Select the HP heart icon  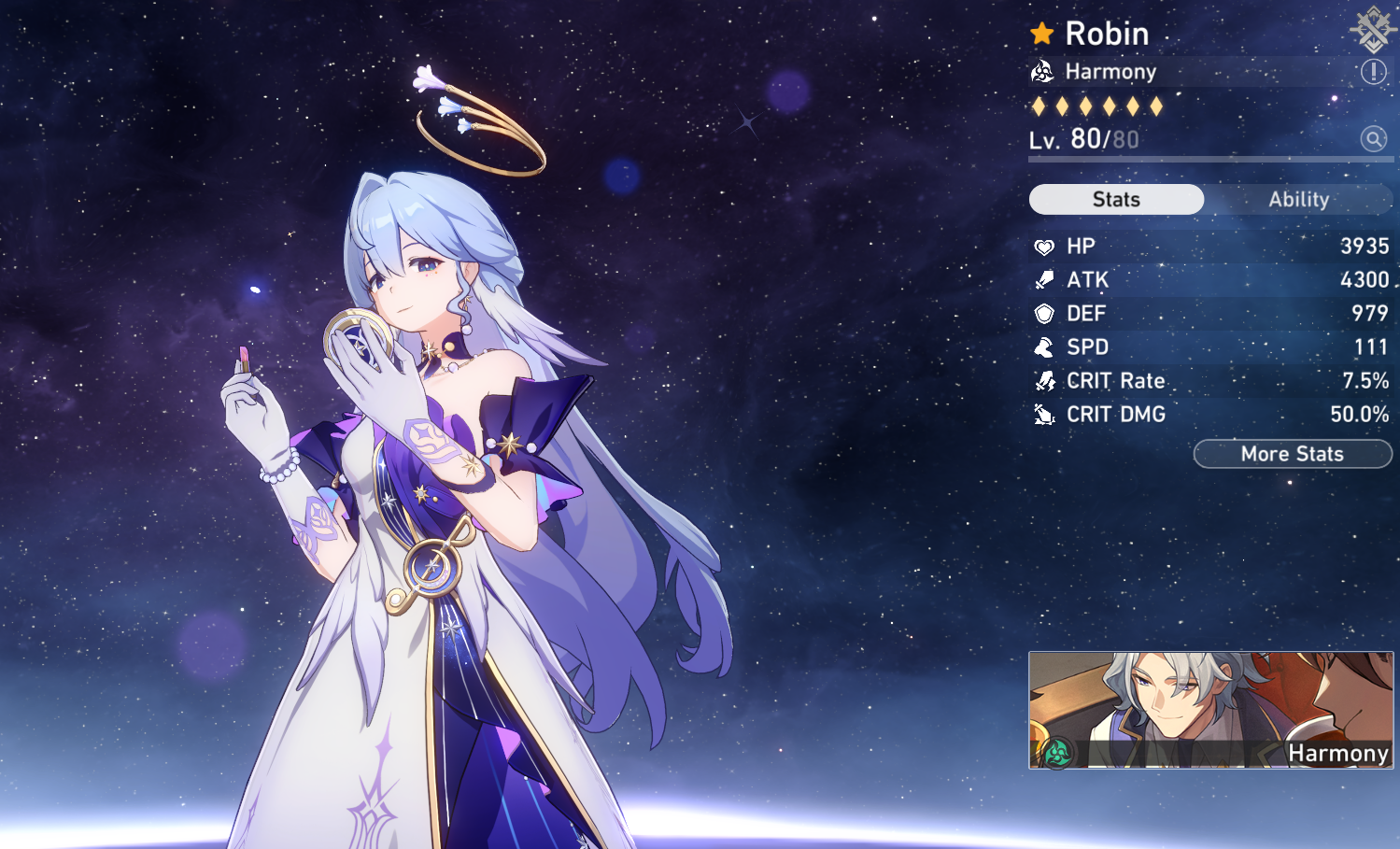1045,246
